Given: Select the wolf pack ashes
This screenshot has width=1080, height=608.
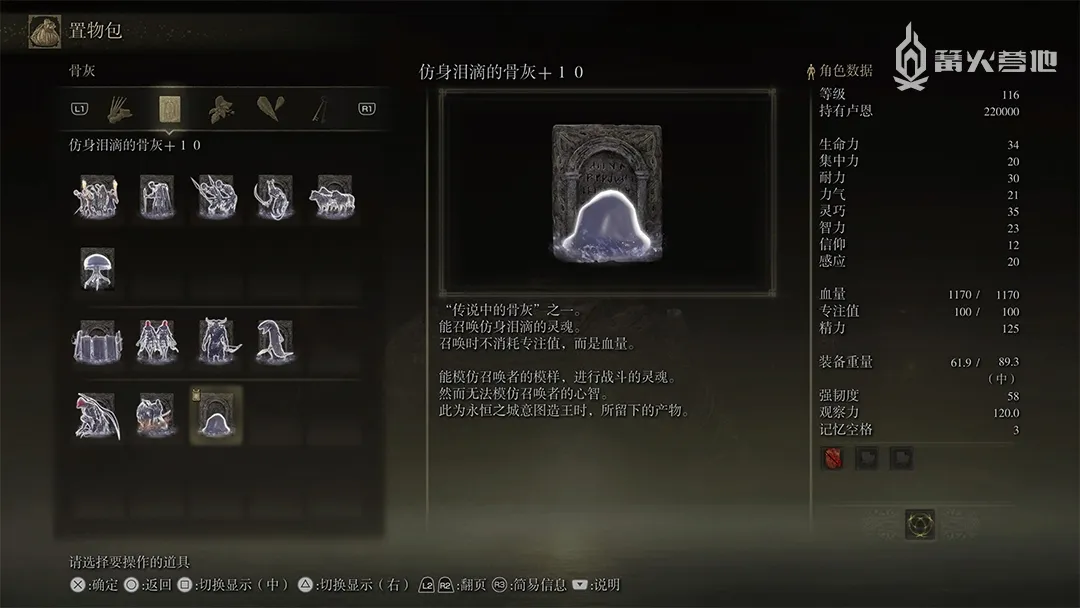Looking at the screenshot, I should (331, 196).
